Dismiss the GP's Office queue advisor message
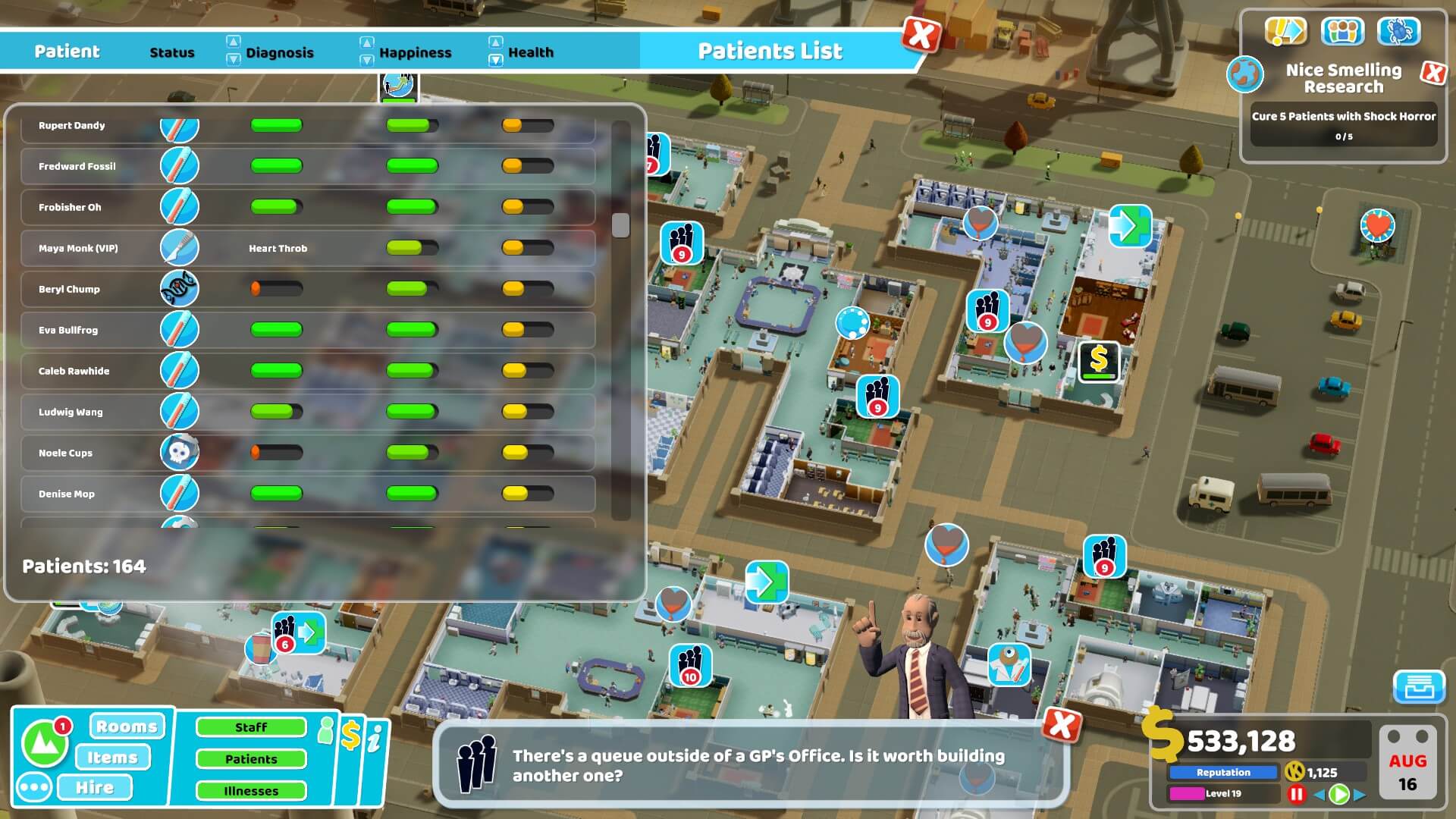Screen dimensions: 1456x819 [1061, 726]
